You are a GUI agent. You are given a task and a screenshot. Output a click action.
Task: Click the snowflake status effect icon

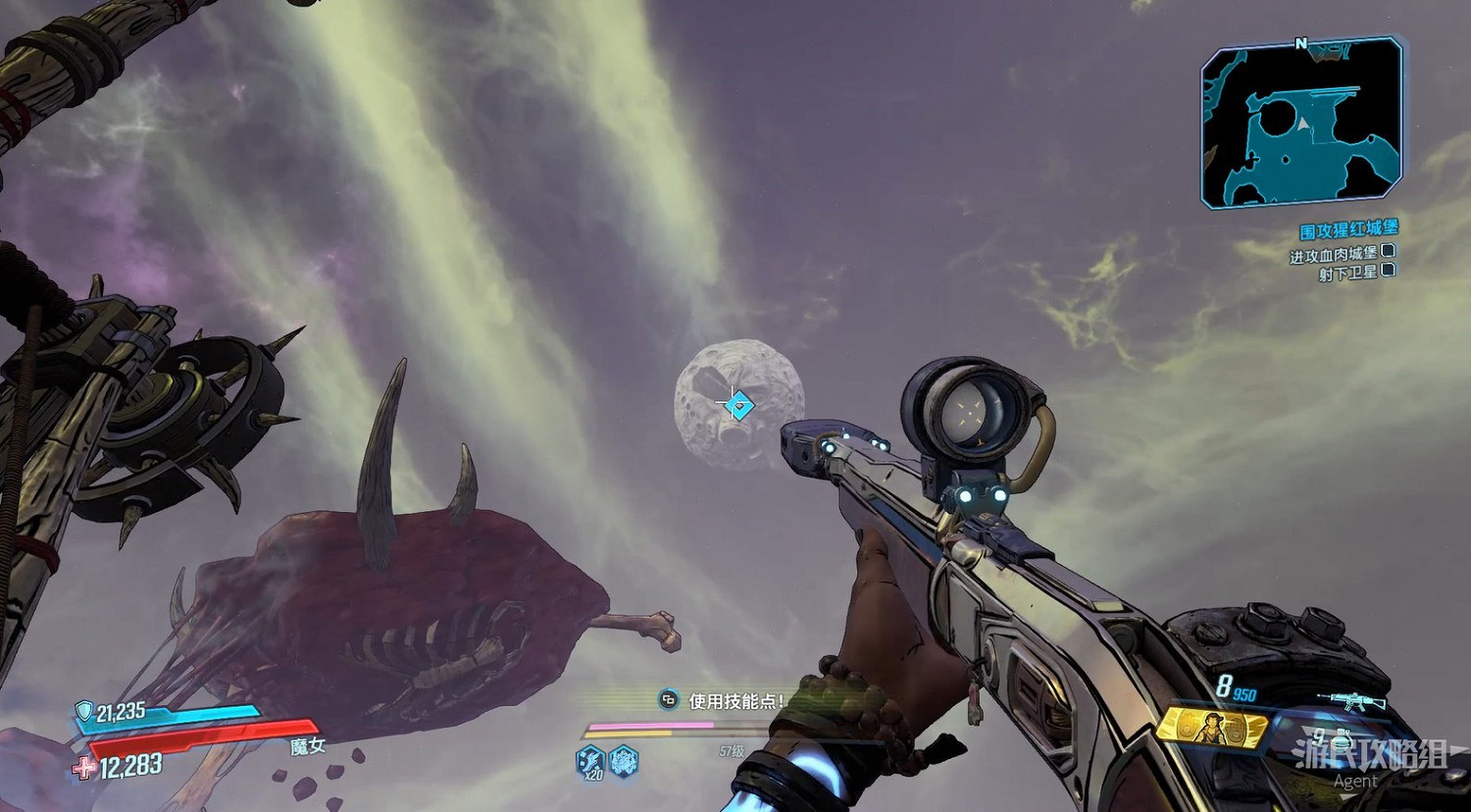coord(624,760)
